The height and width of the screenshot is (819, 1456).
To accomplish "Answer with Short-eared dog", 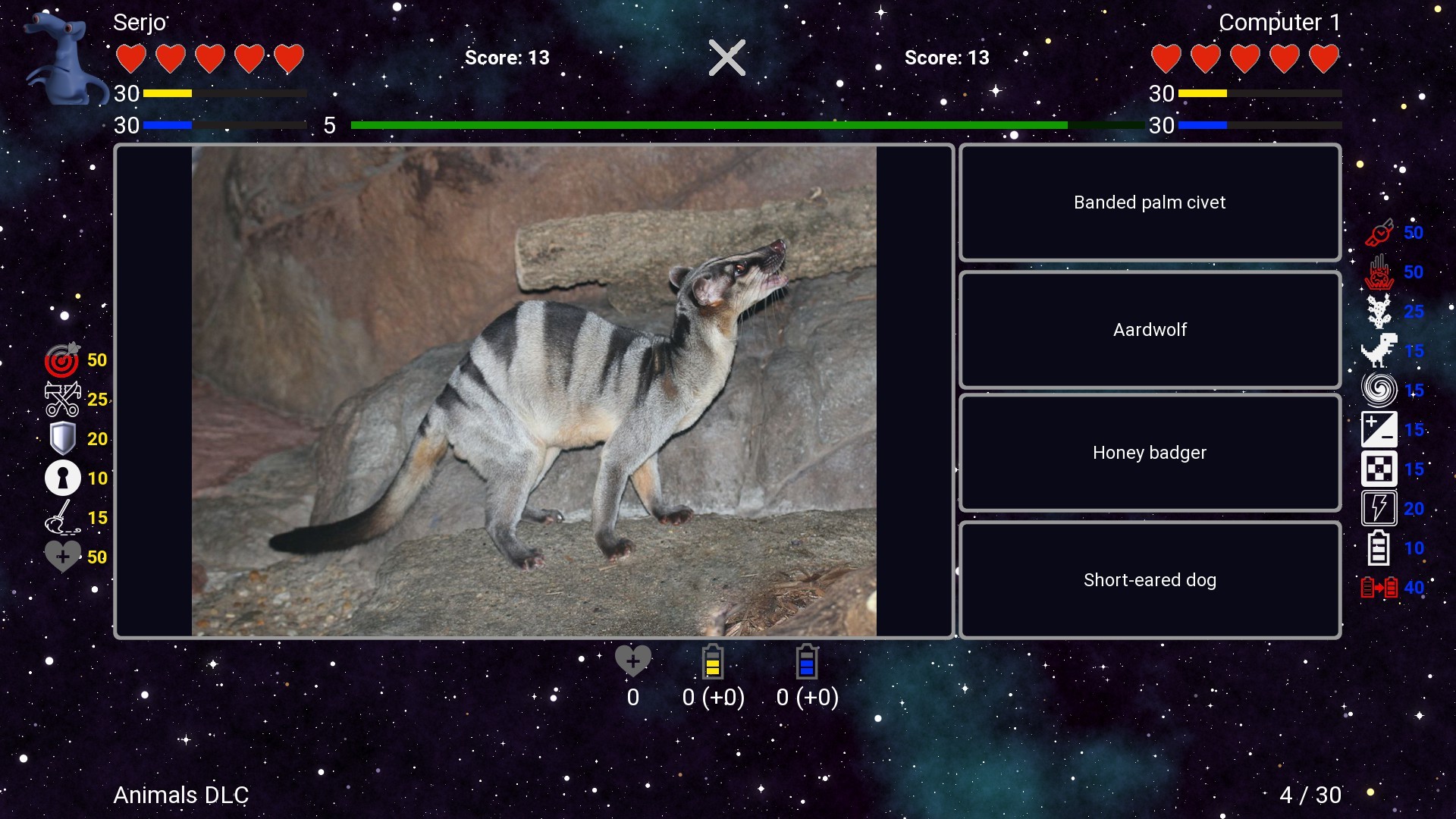I will 1149,579.
